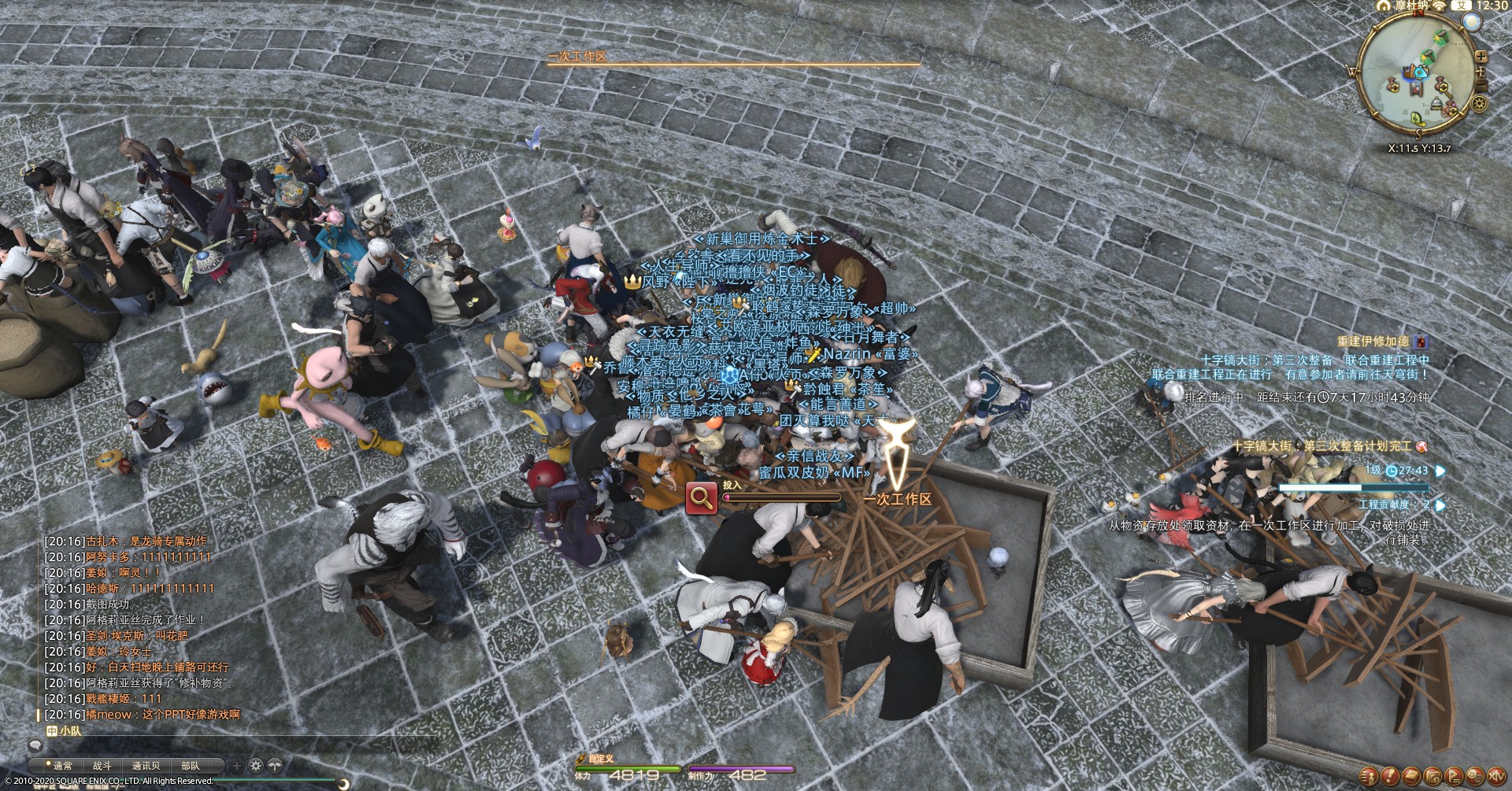The image size is (1512, 791).
Task: Click the magnifying glass 投入 action icon
Action: tap(701, 498)
